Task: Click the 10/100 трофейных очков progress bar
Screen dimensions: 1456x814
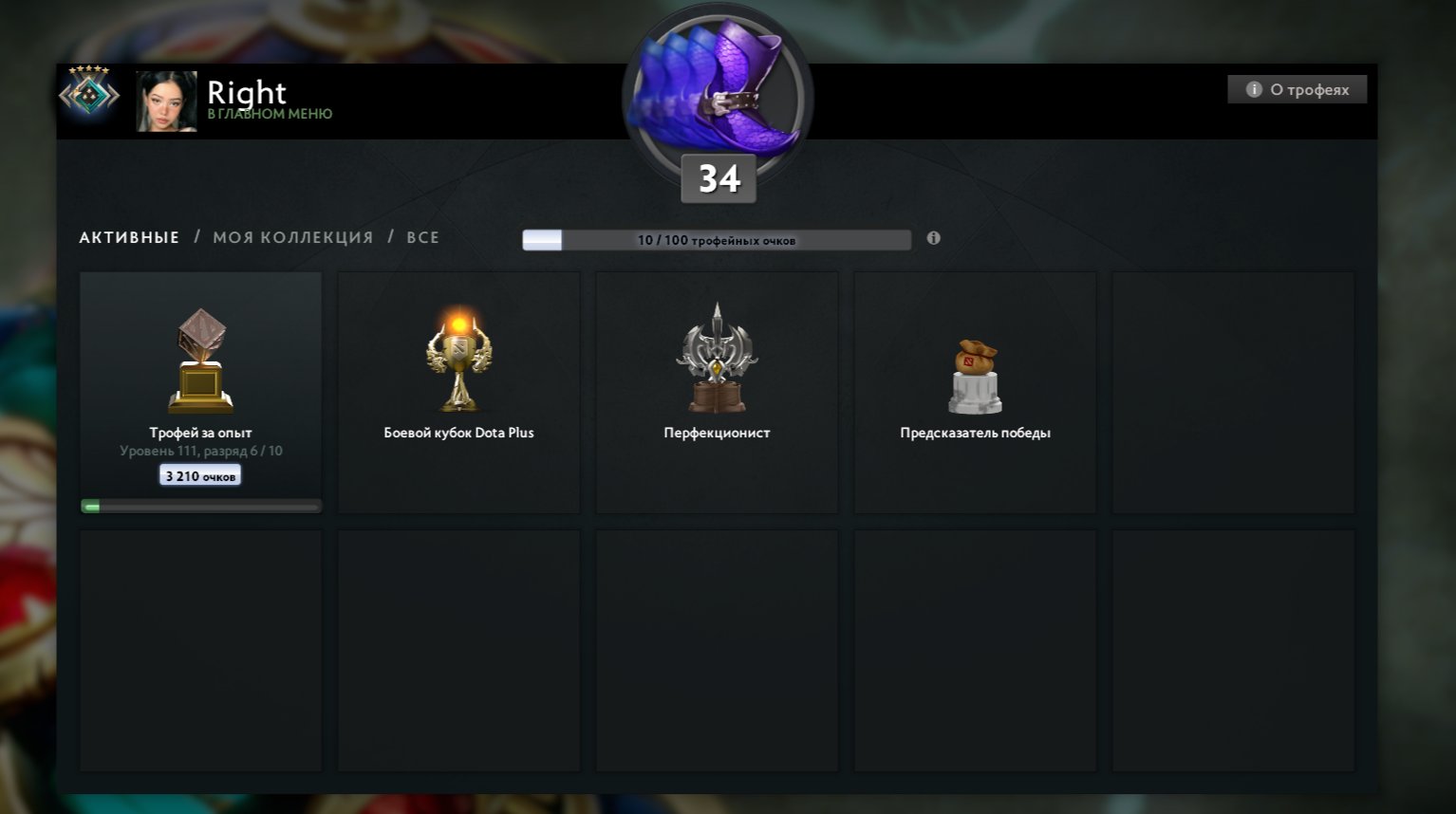Action: (718, 239)
